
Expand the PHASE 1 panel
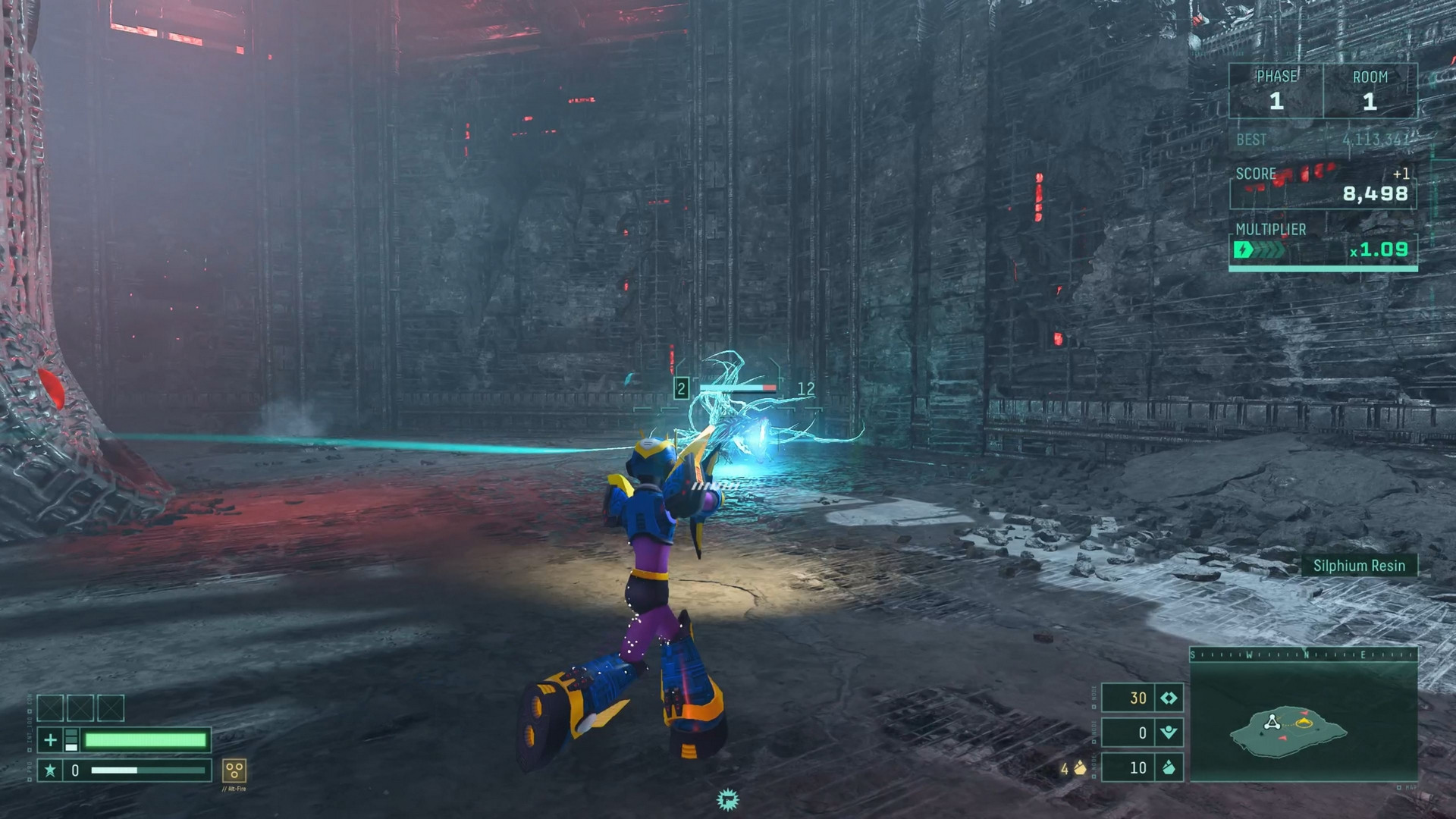(x=1278, y=91)
